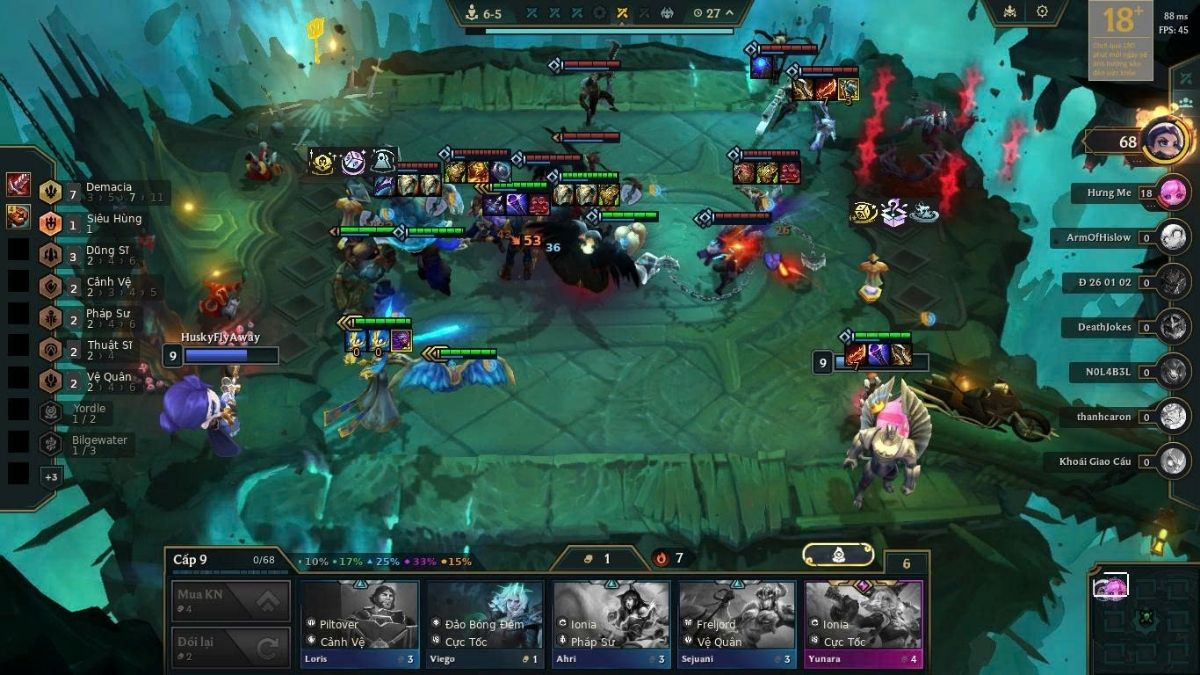The height and width of the screenshot is (675, 1200).
Task: Click thanhcaron's player portrait
Action: tap(1174, 417)
